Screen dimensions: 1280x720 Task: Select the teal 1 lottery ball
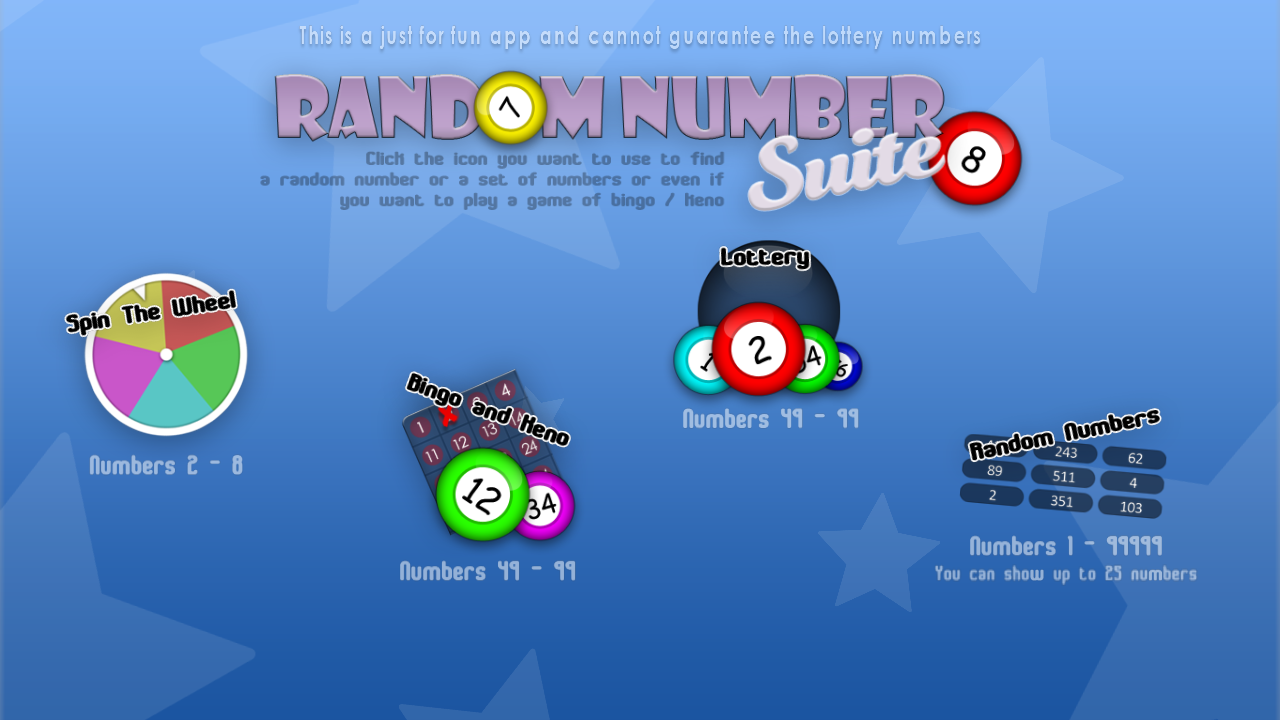(700, 362)
